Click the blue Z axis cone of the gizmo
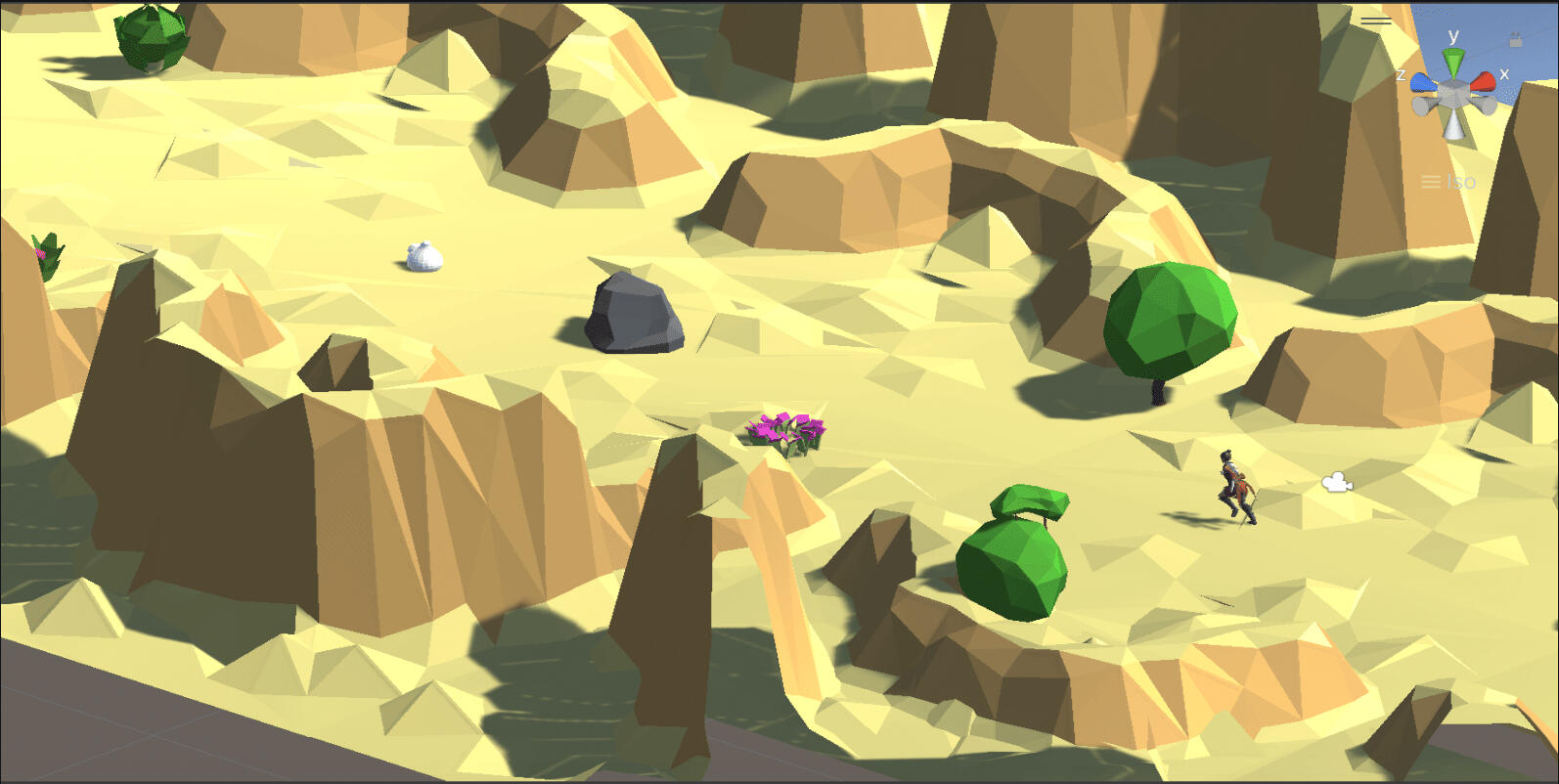Image resolution: width=1559 pixels, height=784 pixels. pos(1423,83)
